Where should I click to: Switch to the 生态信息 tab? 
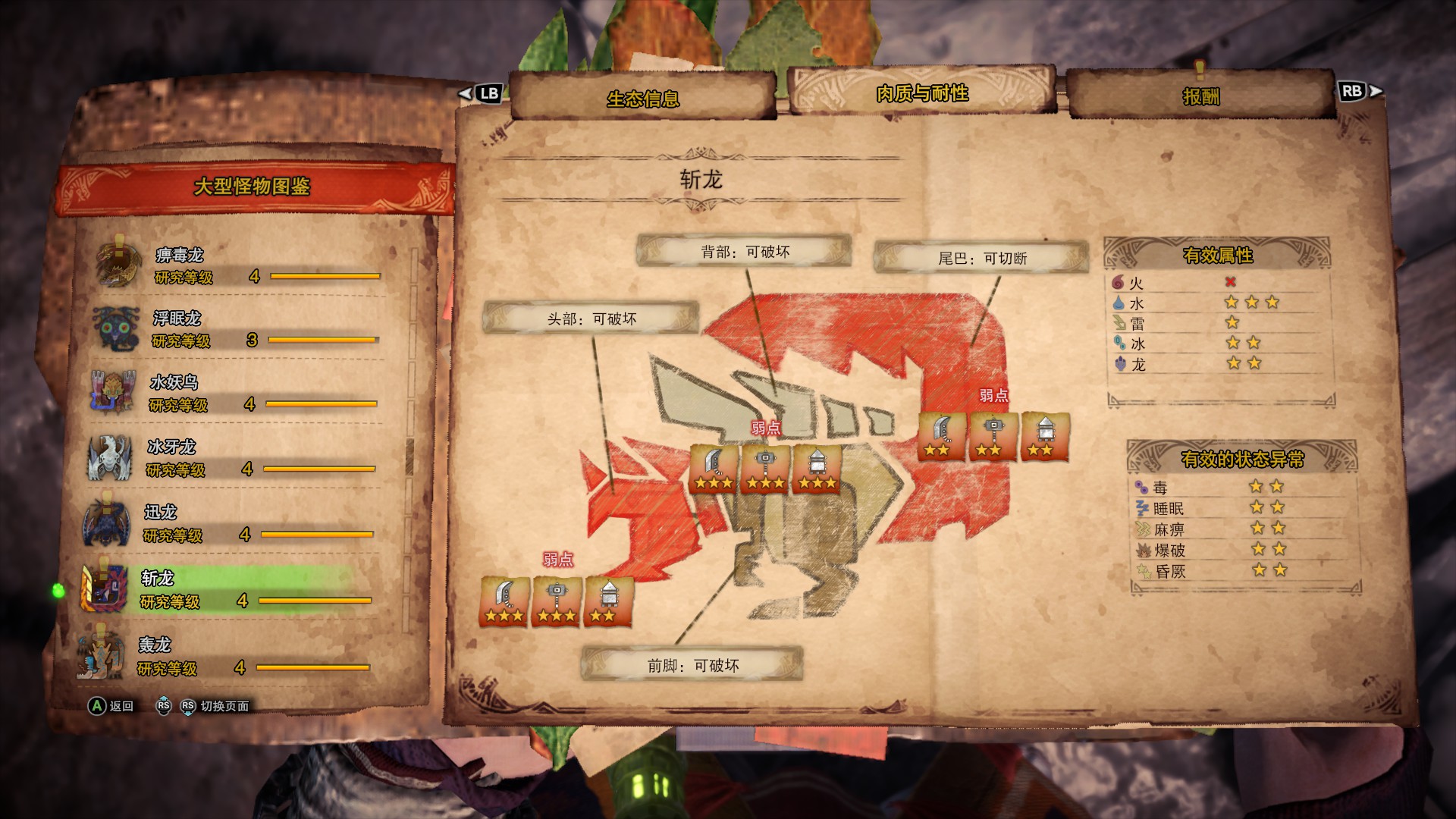(x=643, y=98)
